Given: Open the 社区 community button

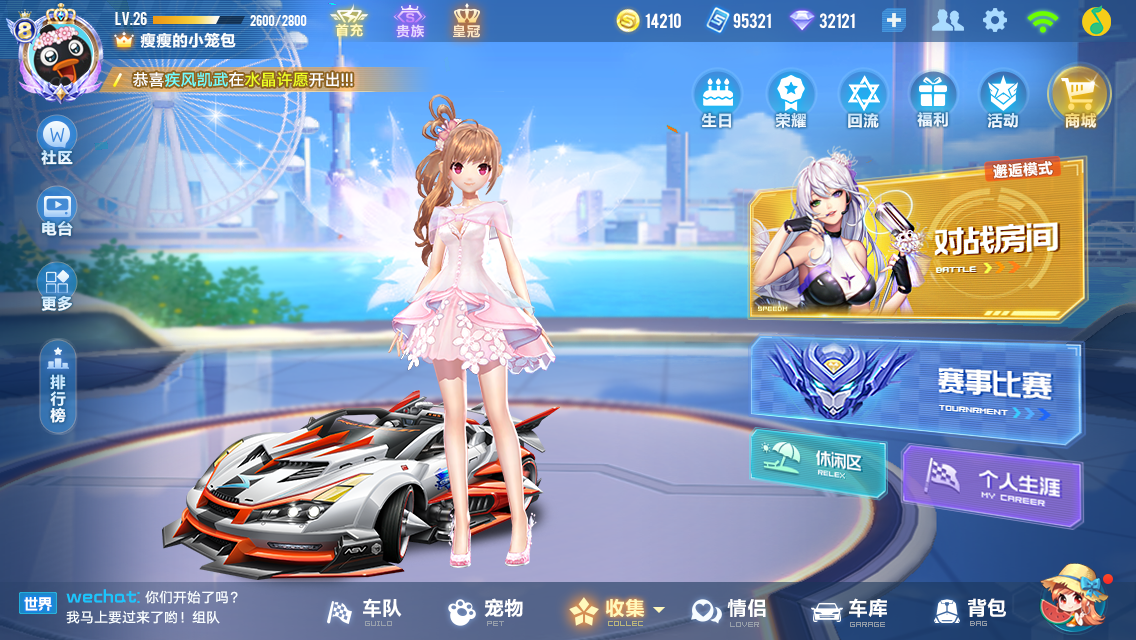Looking at the screenshot, I should (x=57, y=141).
